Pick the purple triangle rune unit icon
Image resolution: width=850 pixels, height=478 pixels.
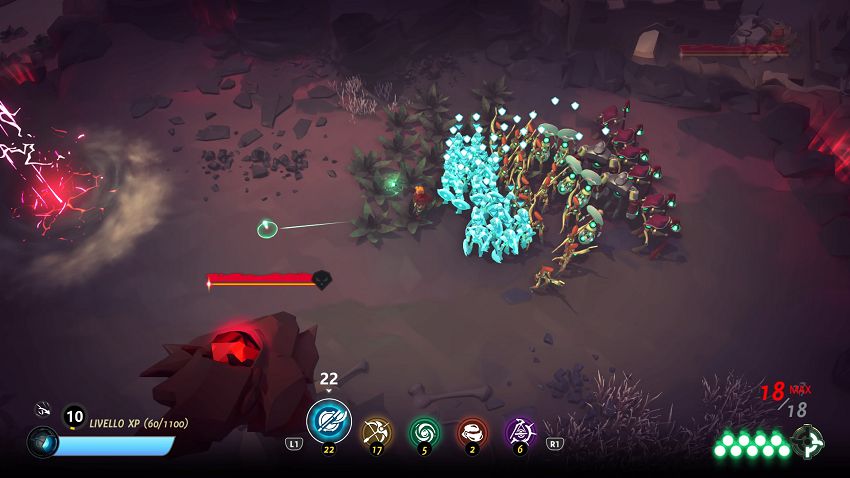pos(520,432)
